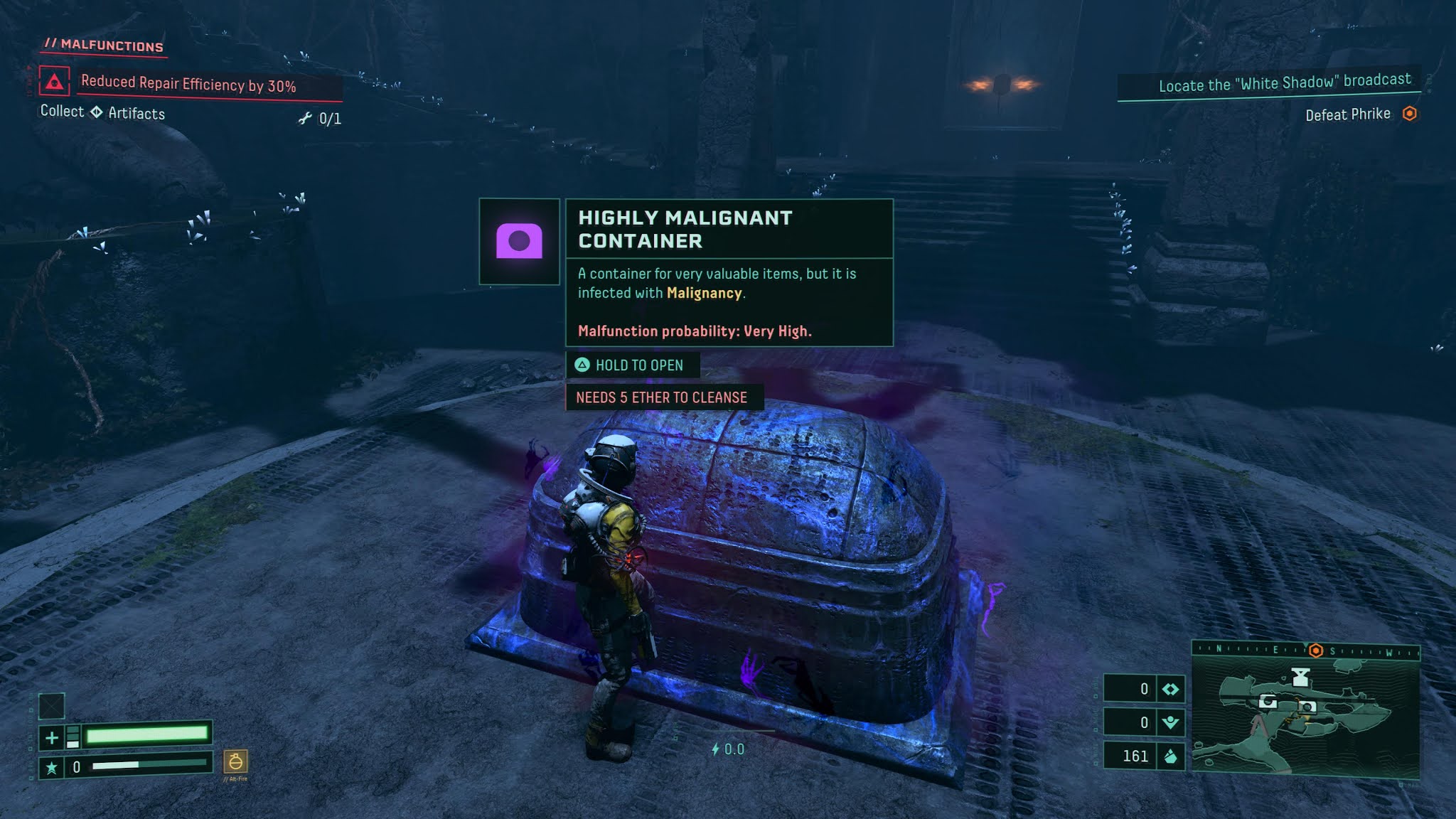This screenshot has height=819, width=1456.
Task: Click the hourglass marker on the minimap
Action: click(1300, 677)
